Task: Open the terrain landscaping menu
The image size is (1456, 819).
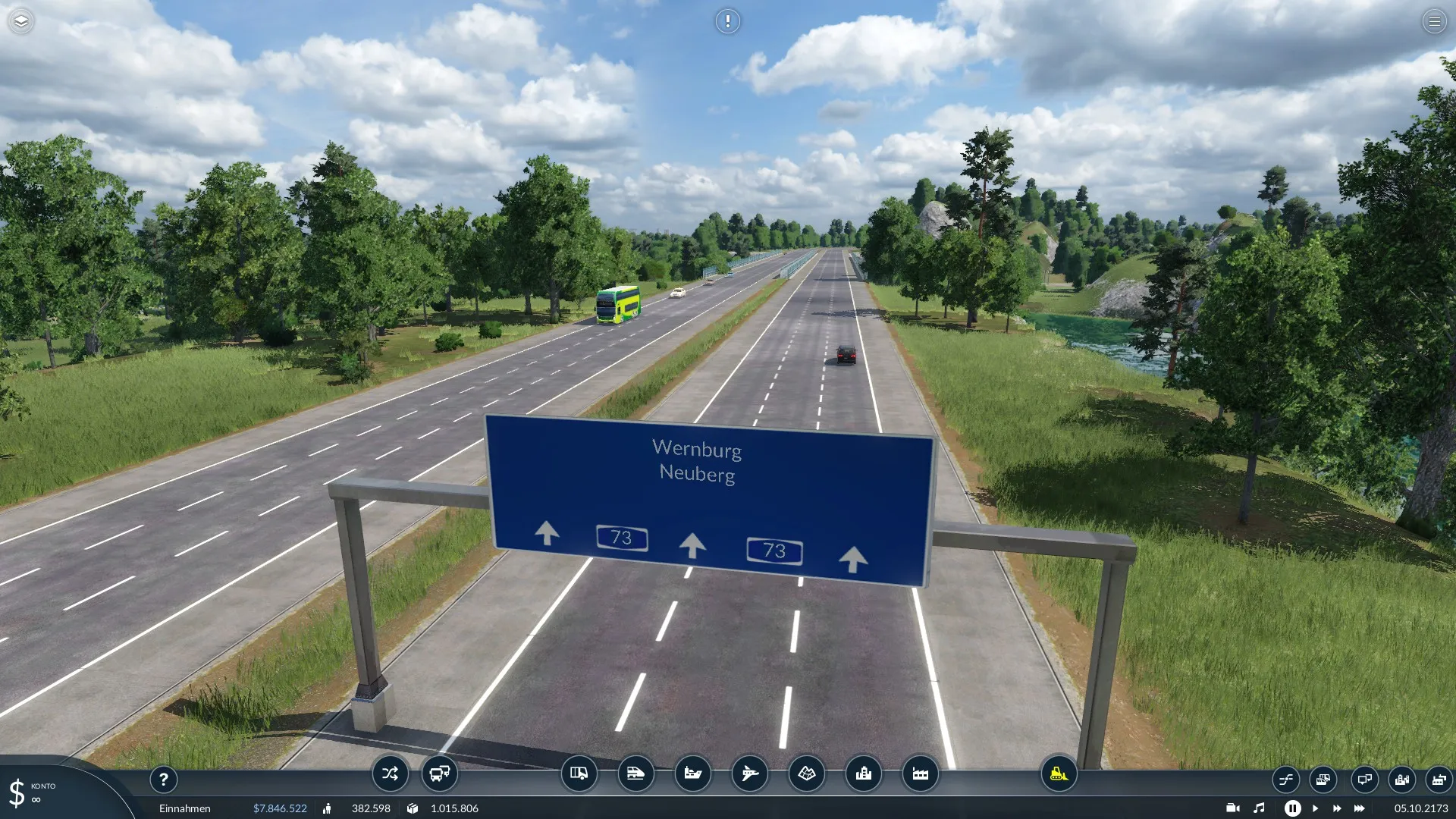Action: point(806,773)
